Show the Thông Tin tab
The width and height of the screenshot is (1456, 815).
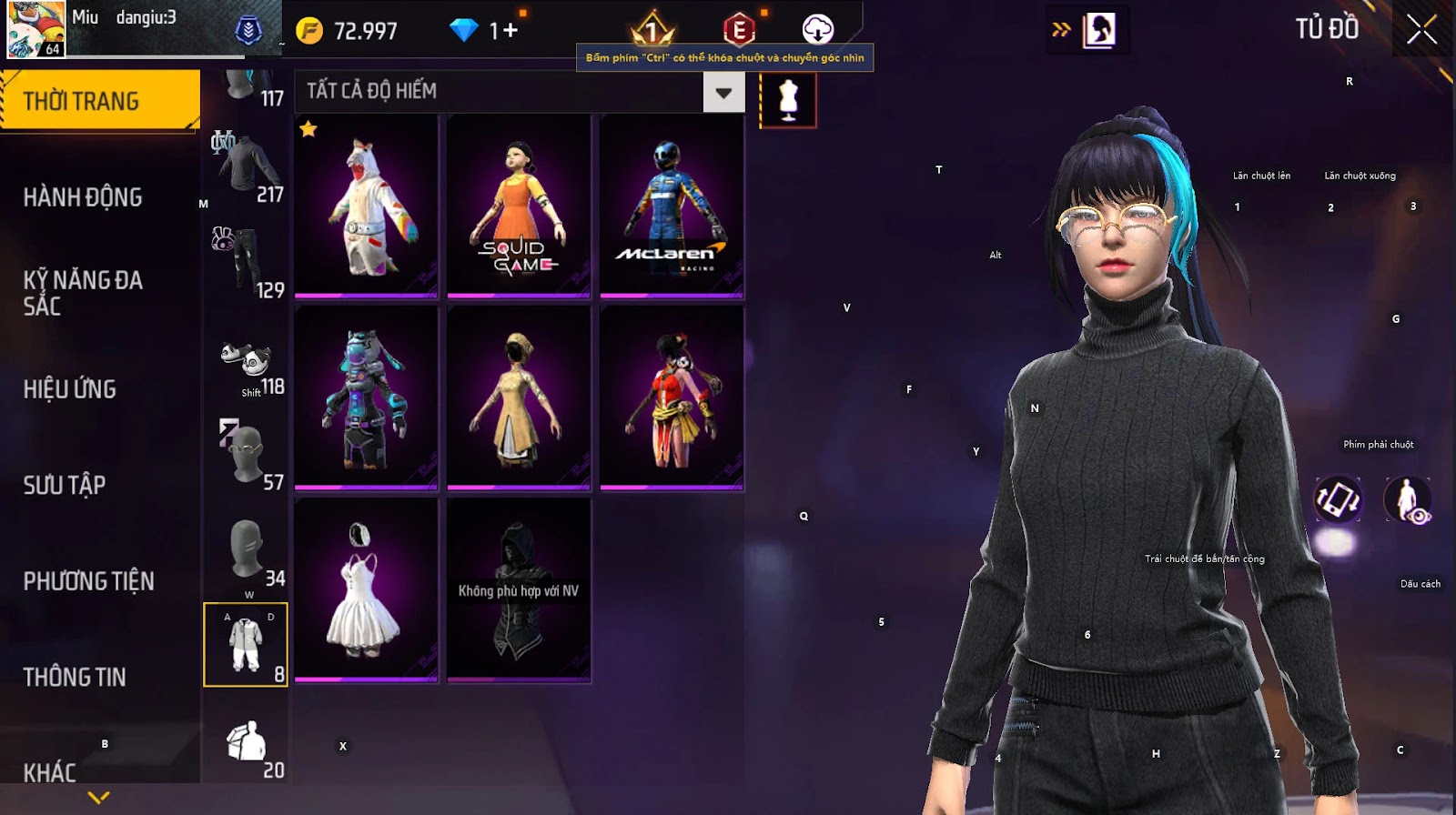pyautogui.click(x=75, y=677)
